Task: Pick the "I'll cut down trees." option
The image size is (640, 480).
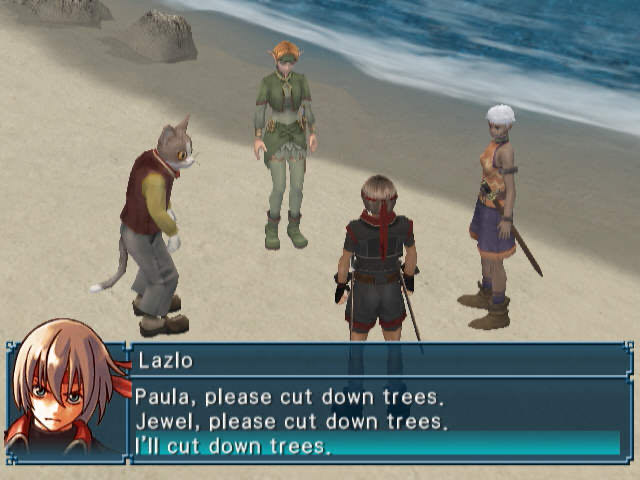Action: [233, 445]
